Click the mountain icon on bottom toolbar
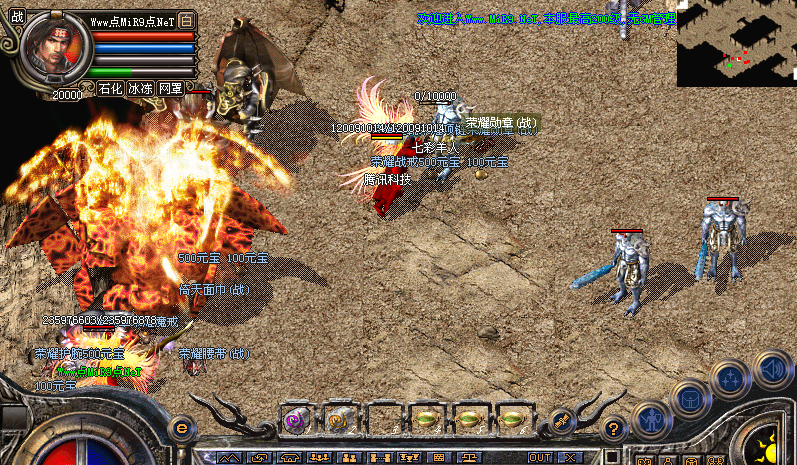Image resolution: width=797 pixels, height=465 pixels. [x=229, y=457]
